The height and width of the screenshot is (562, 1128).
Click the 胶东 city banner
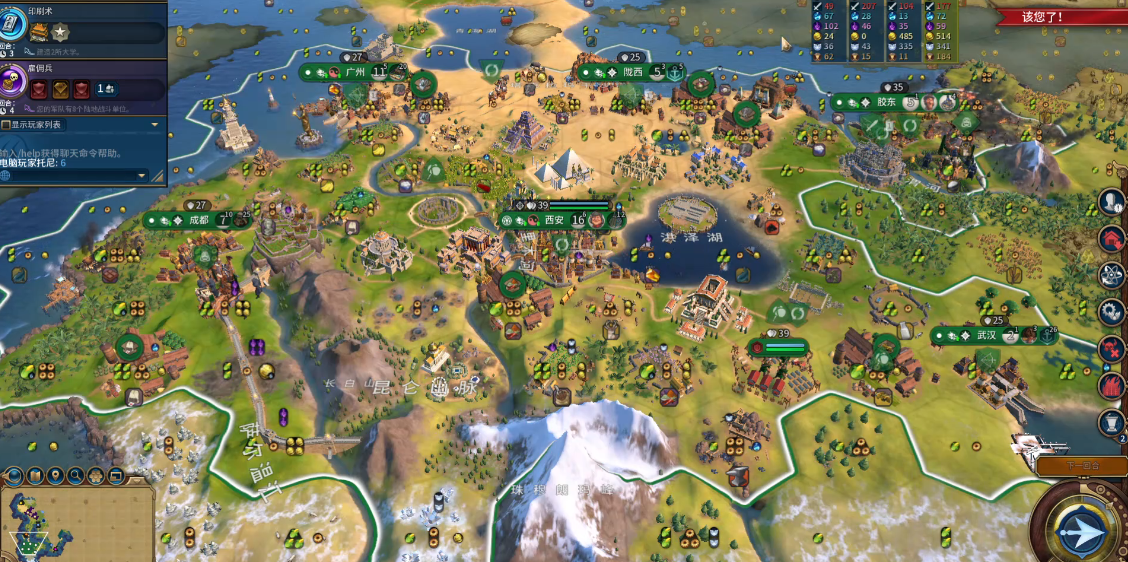click(x=887, y=102)
